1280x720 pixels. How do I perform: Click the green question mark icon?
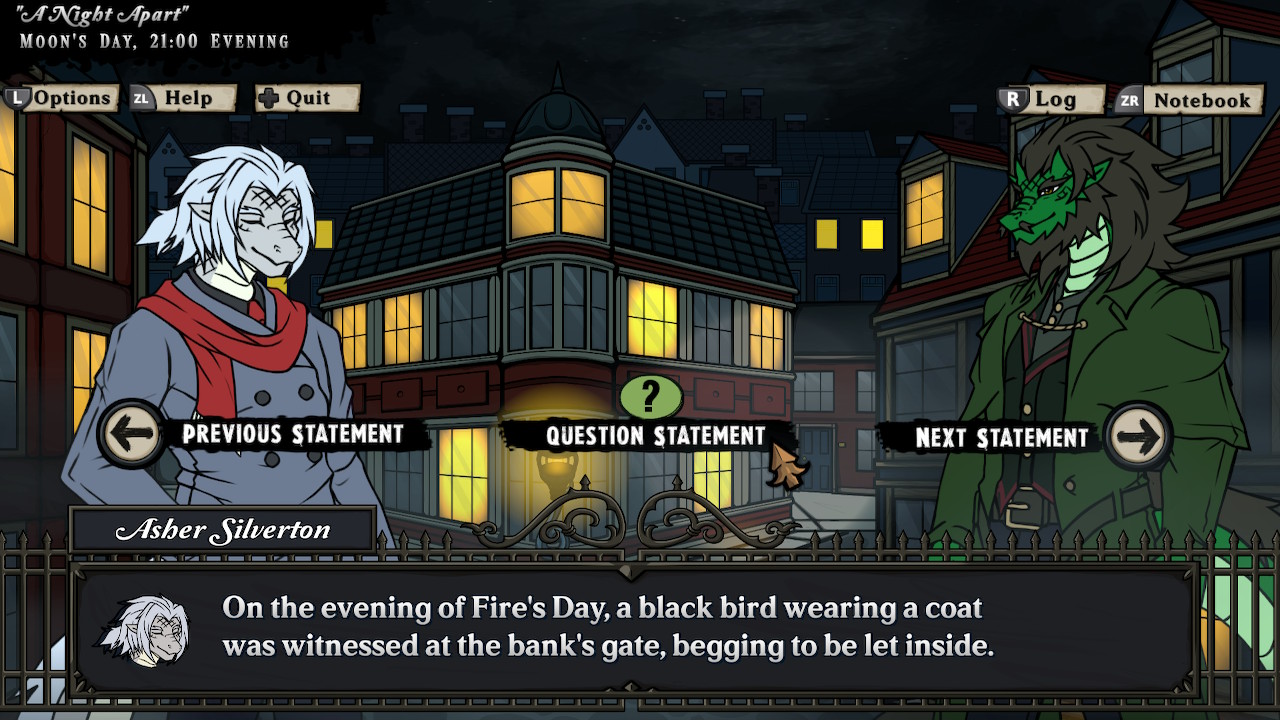tap(651, 398)
